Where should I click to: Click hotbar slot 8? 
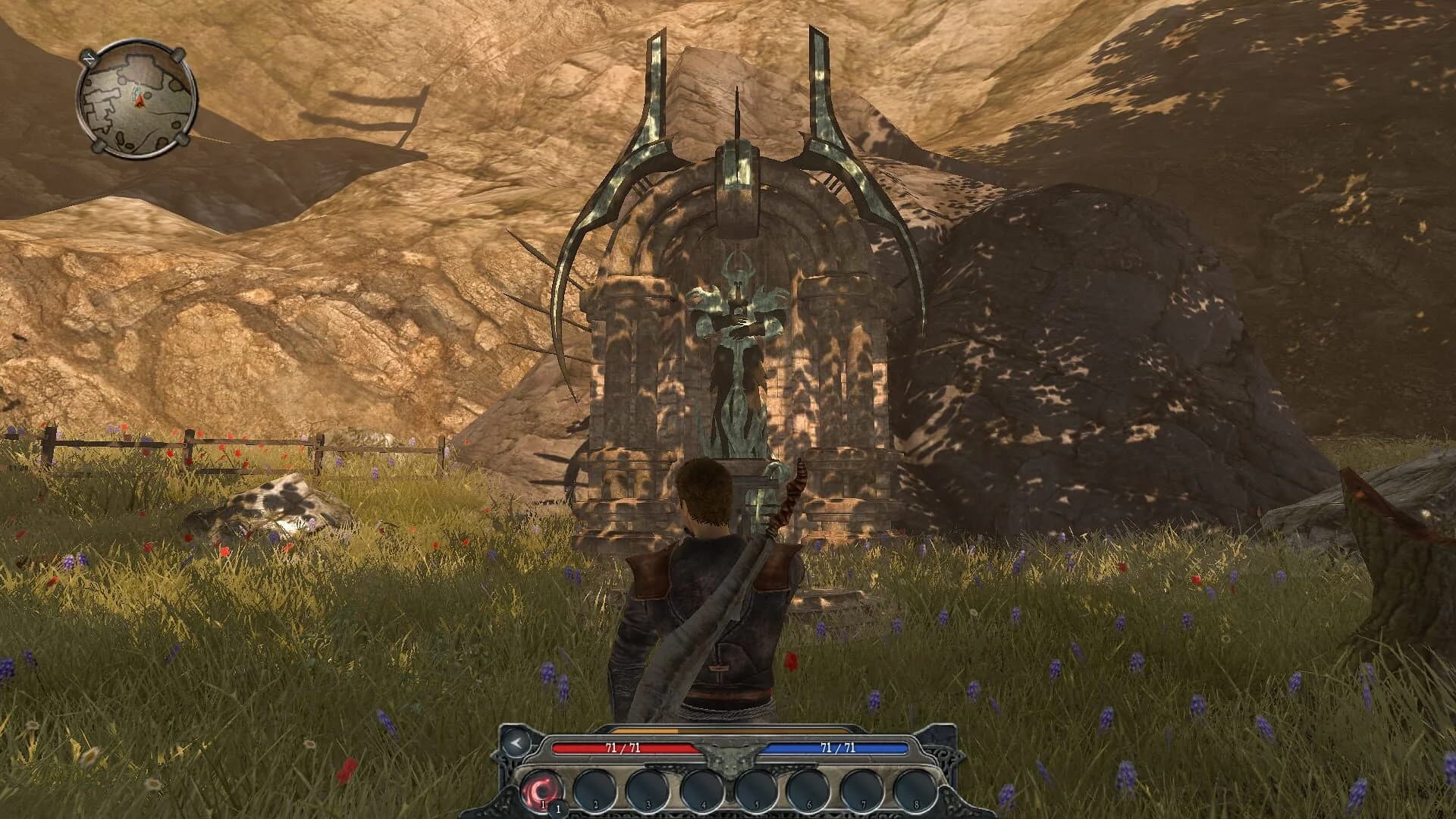coord(915,789)
